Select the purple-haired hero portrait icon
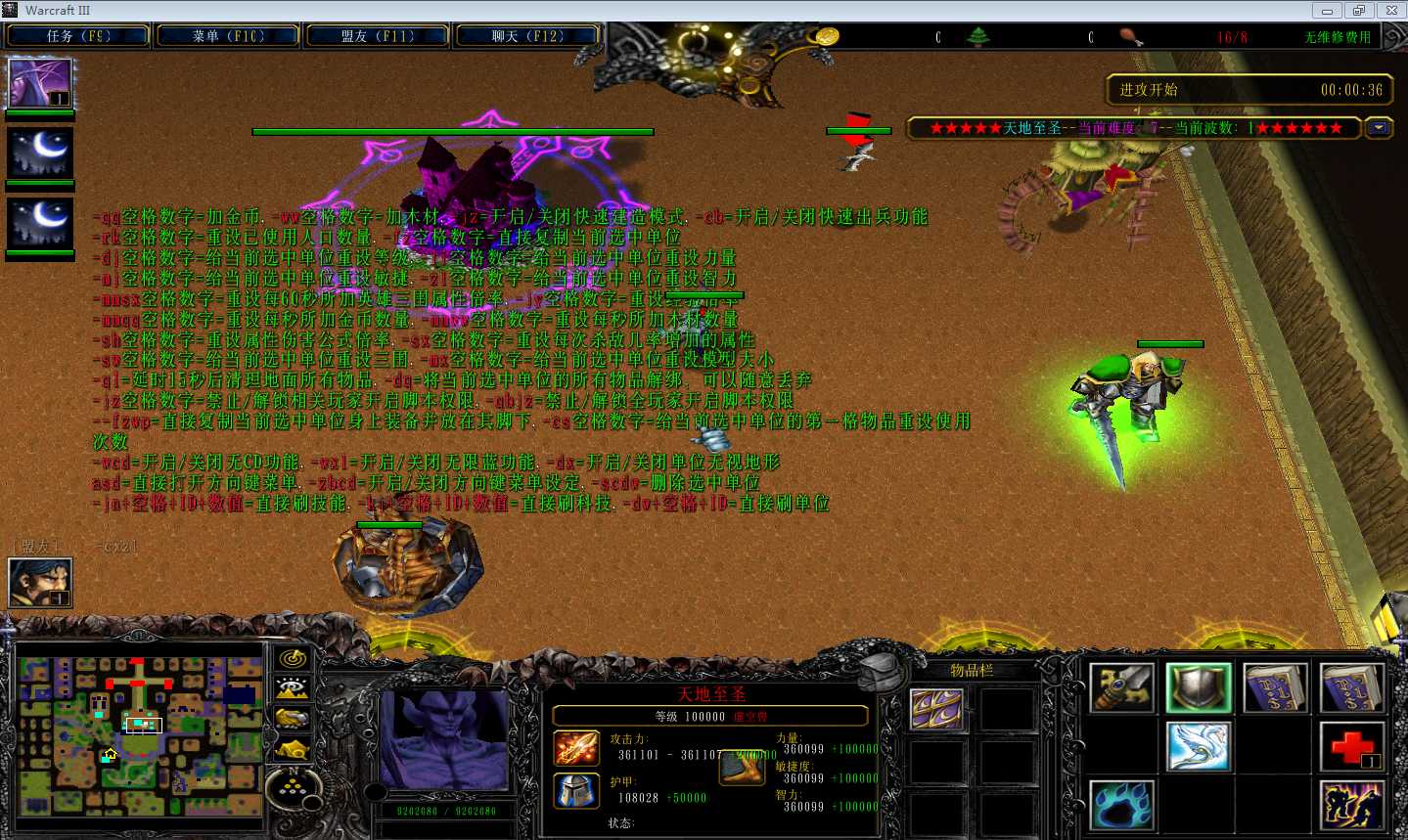This screenshot has height=840, width=1408. point(40,83)
